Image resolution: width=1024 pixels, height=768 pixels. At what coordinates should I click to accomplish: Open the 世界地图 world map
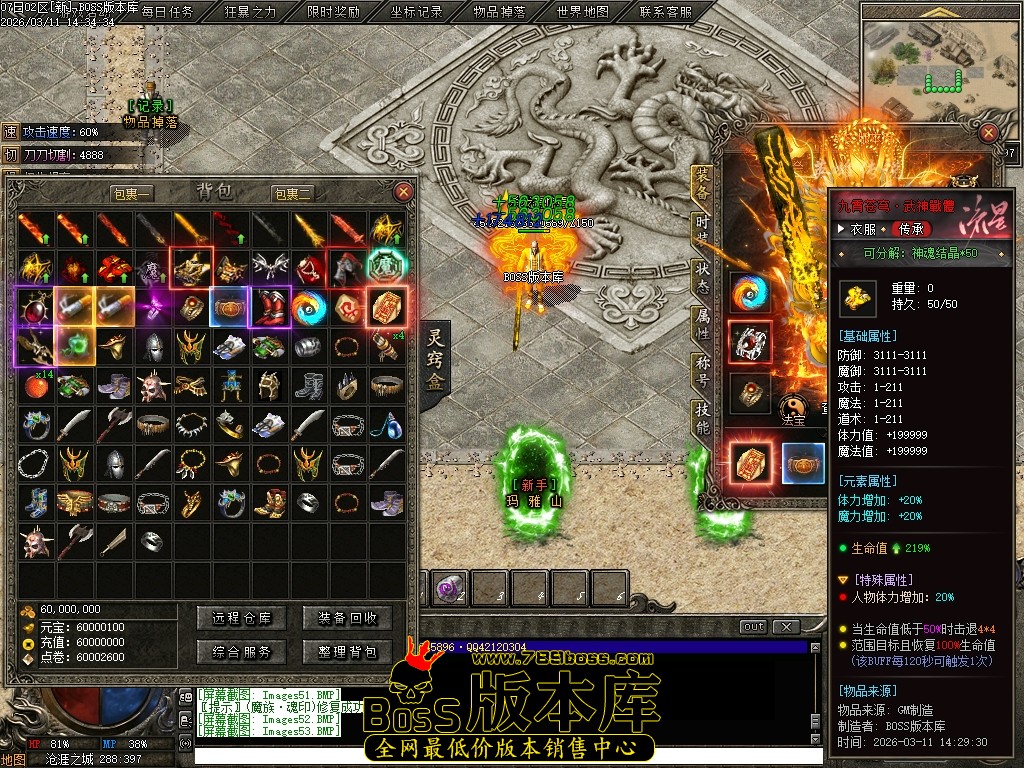pos(582,12)
